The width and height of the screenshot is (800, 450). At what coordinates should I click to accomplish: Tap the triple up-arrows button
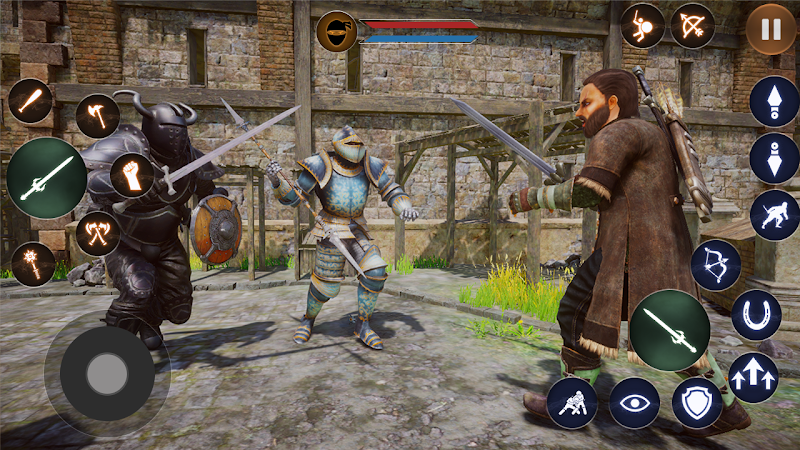754,377
